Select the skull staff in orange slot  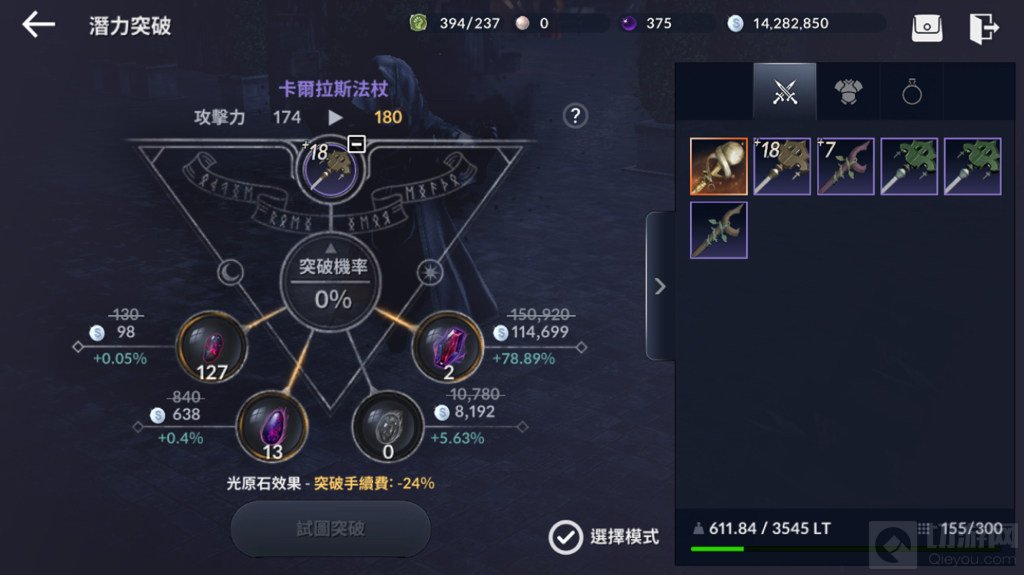tap(718, 166)
